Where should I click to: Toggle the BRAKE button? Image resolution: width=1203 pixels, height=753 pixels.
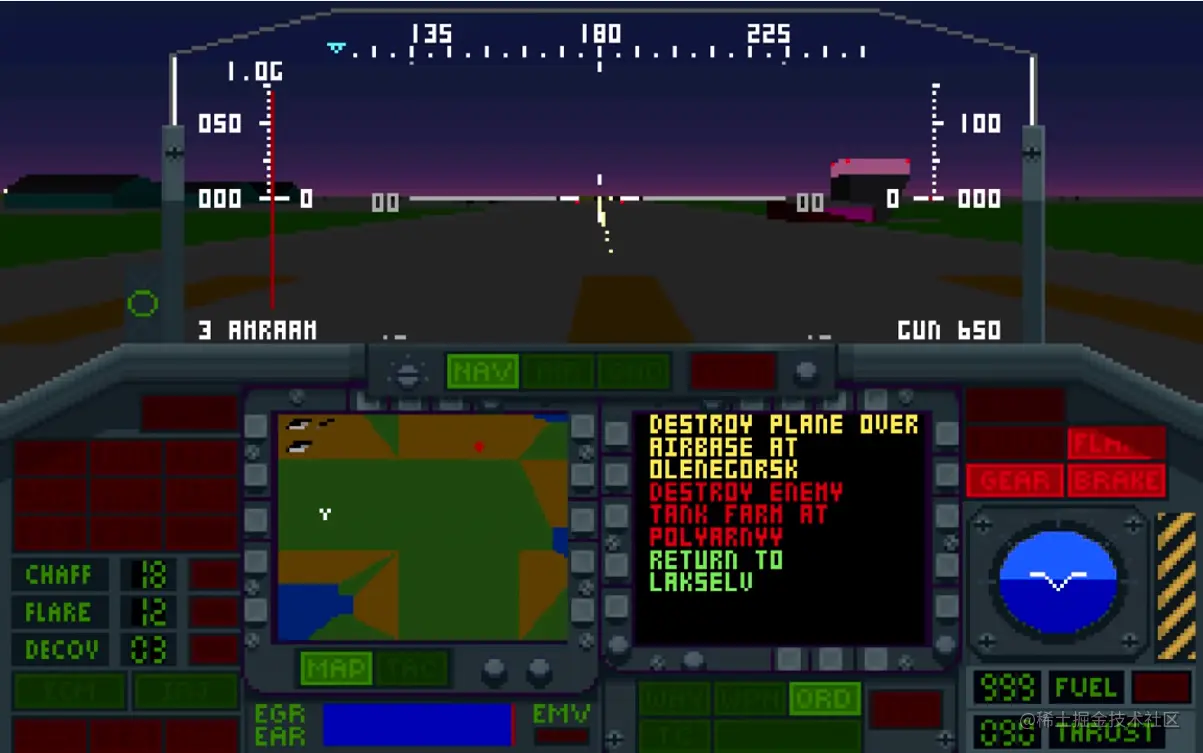[x=1116, y=481]
